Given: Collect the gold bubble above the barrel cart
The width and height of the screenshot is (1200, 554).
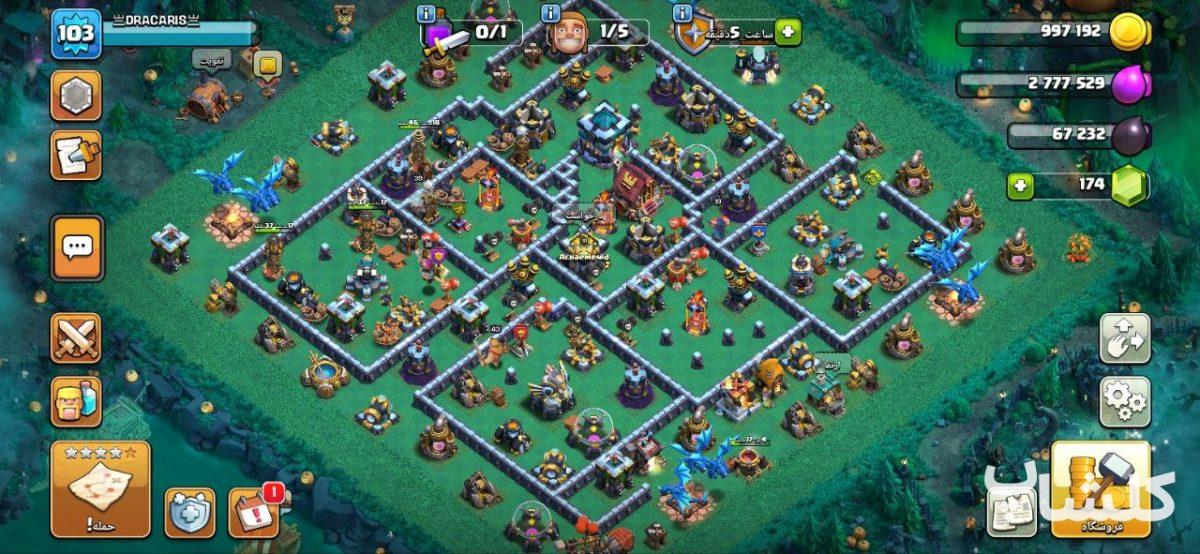Looking at the screenshot, I should point(268,67).
